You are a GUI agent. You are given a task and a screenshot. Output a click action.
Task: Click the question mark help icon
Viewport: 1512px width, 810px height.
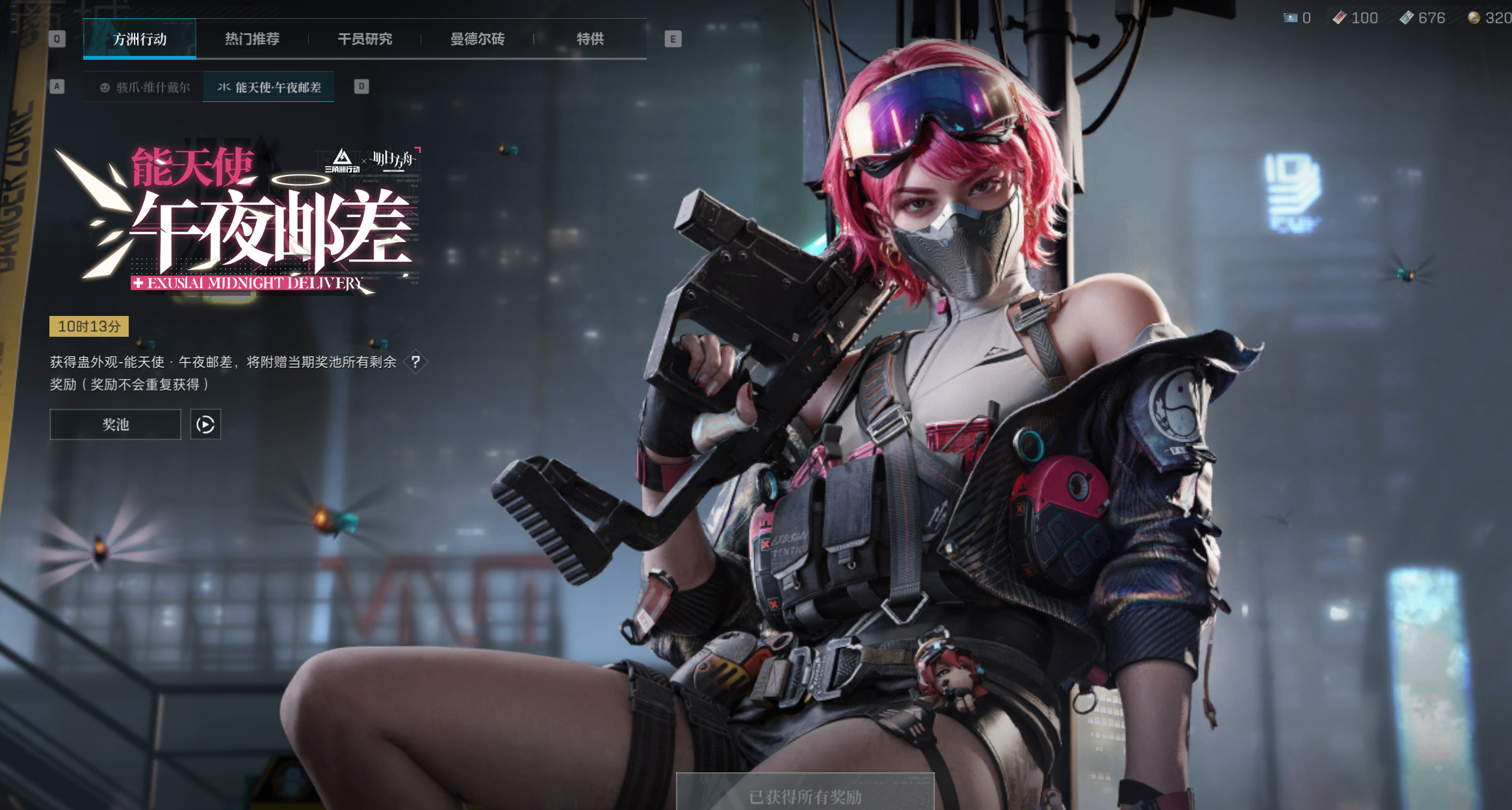[417, 362]
